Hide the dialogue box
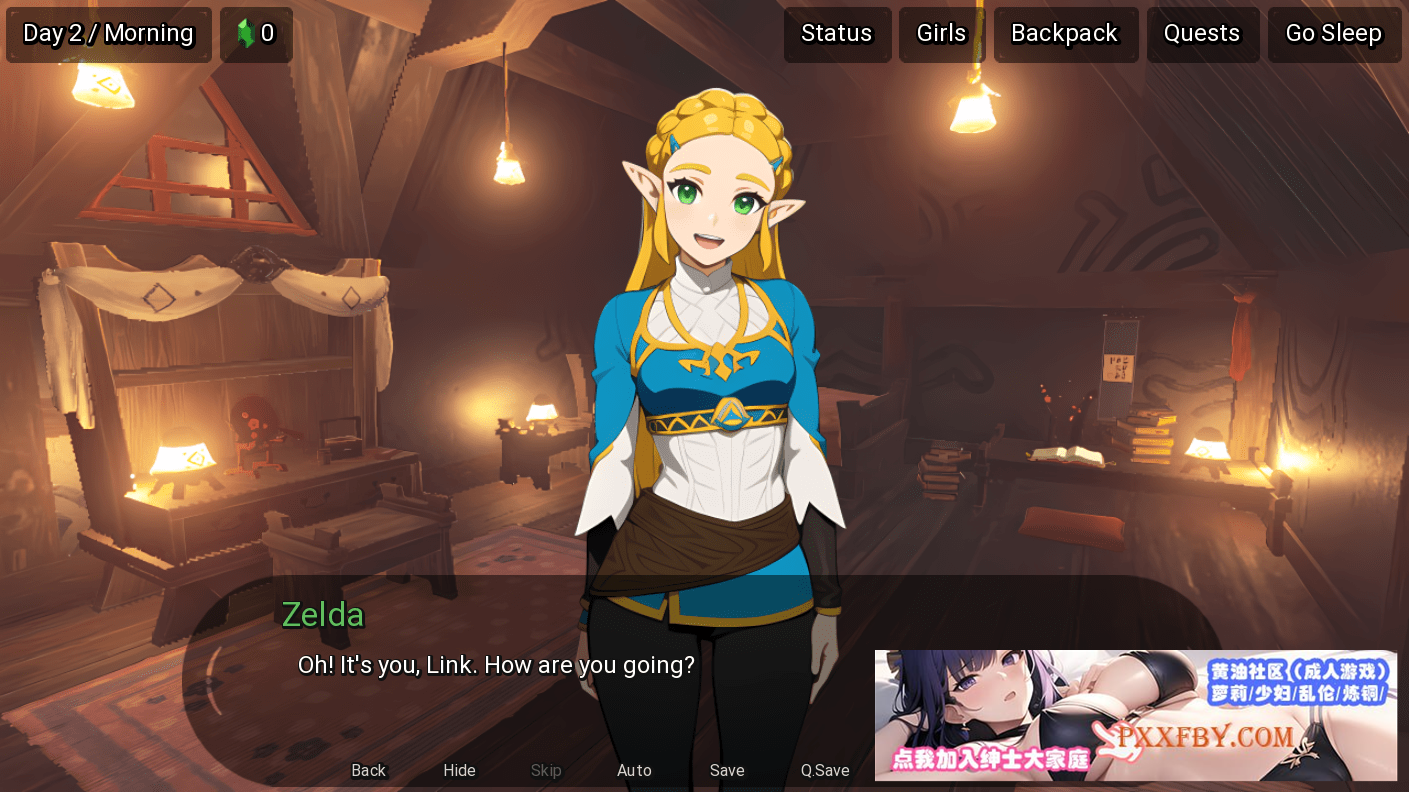 click(x=459, y=770)
